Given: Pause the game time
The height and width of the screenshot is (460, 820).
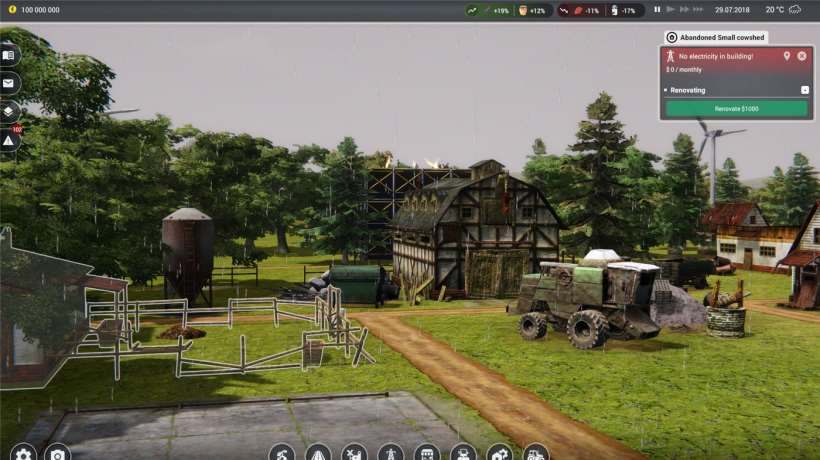Looking at the screenshot, I should (657, 10).
